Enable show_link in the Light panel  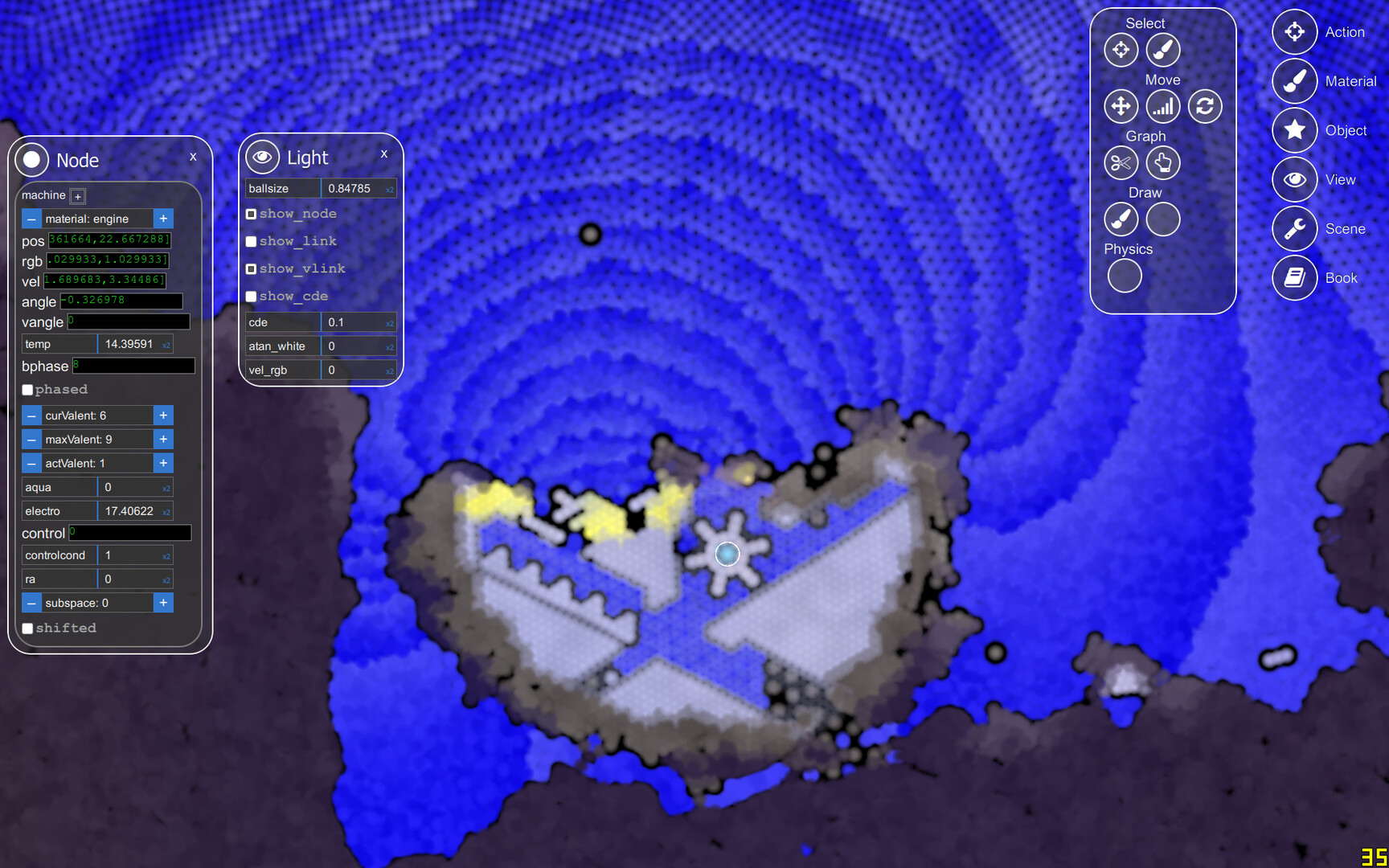pos(251,241)
